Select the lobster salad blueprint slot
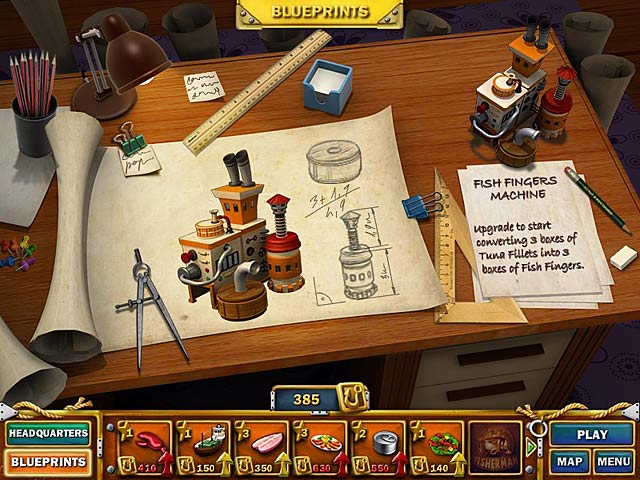The image size is (640, 480). pos(436,446)
